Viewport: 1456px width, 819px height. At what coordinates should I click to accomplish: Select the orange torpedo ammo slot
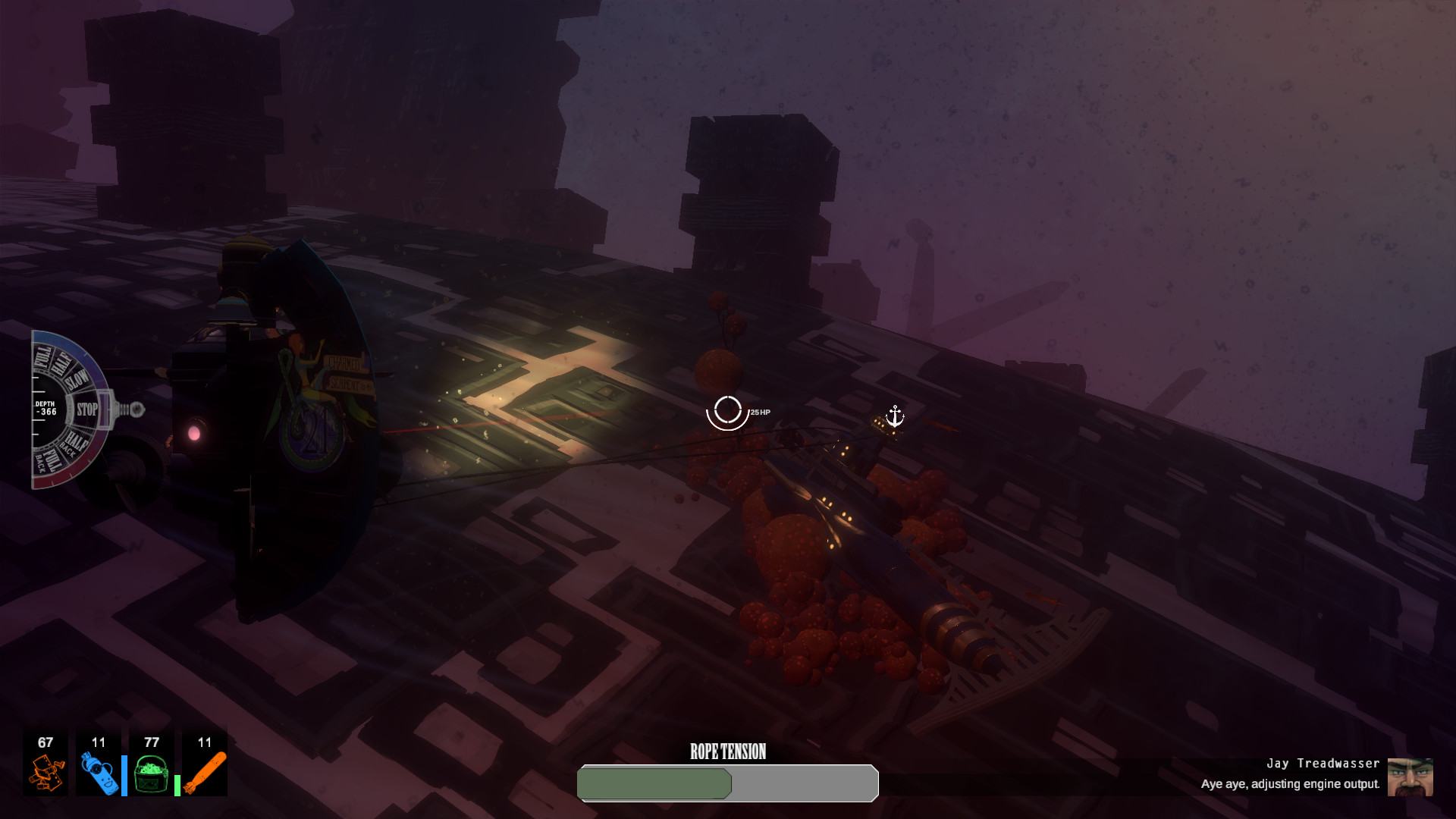click(x=205, y=763)
